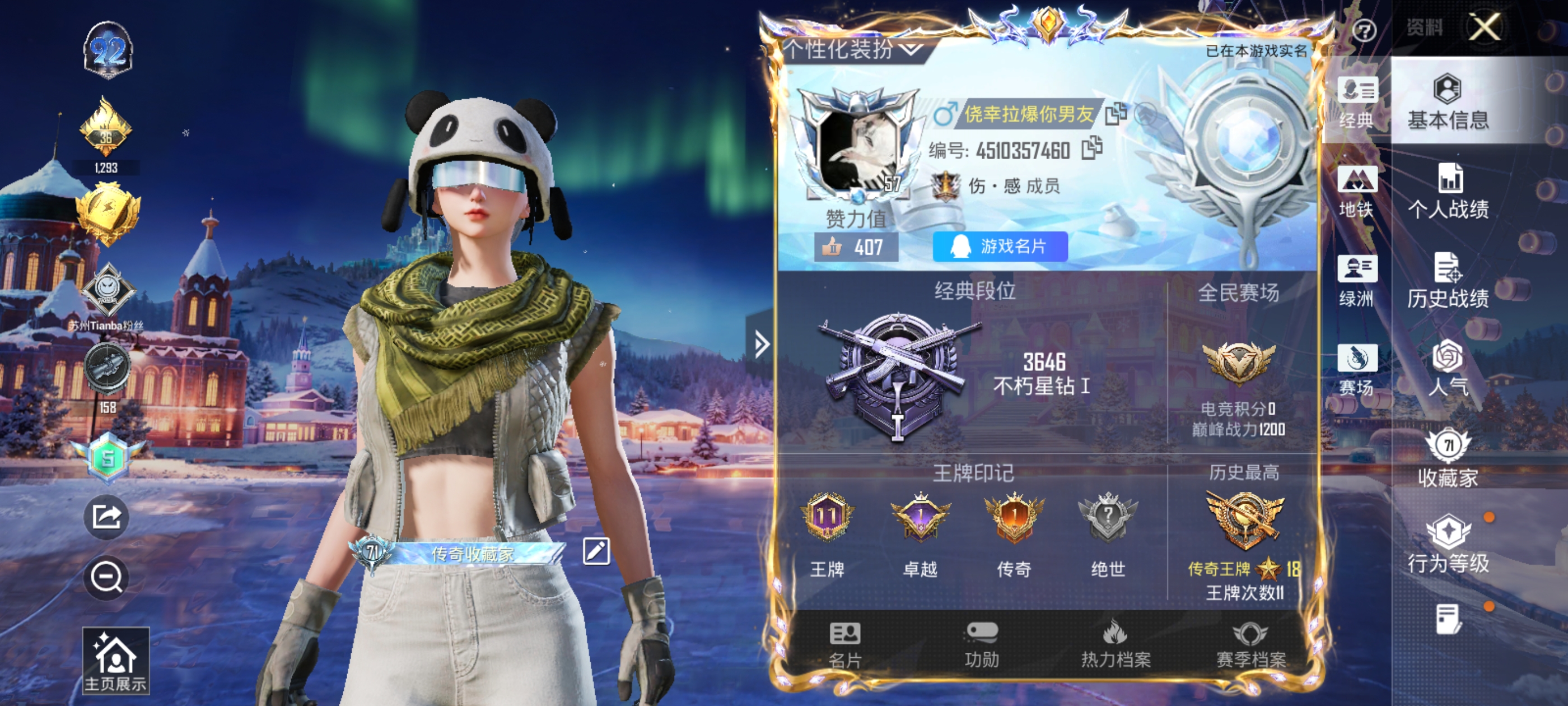
Task: Switch to 个人战绩 stats
Action: click(1448, 191)
